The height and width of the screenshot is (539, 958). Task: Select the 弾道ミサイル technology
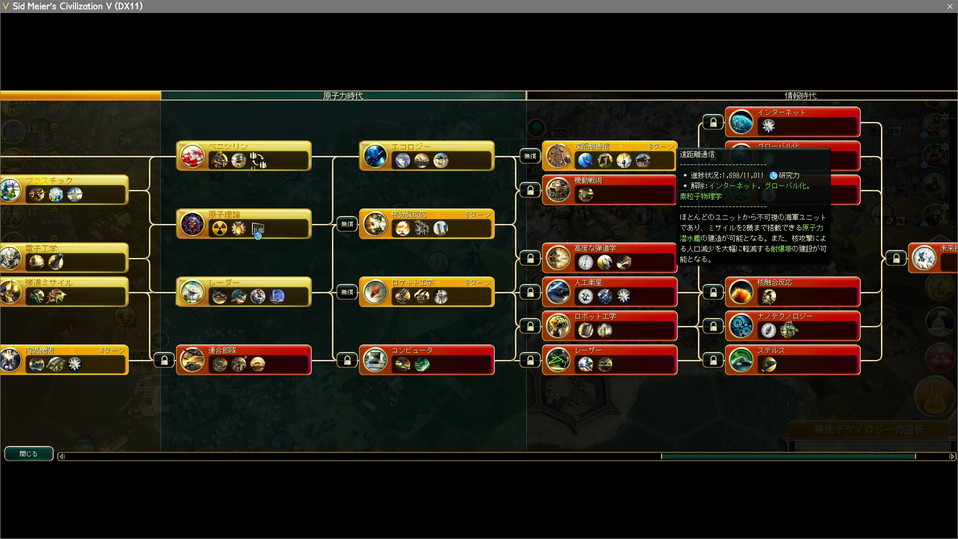click(65, 291)
